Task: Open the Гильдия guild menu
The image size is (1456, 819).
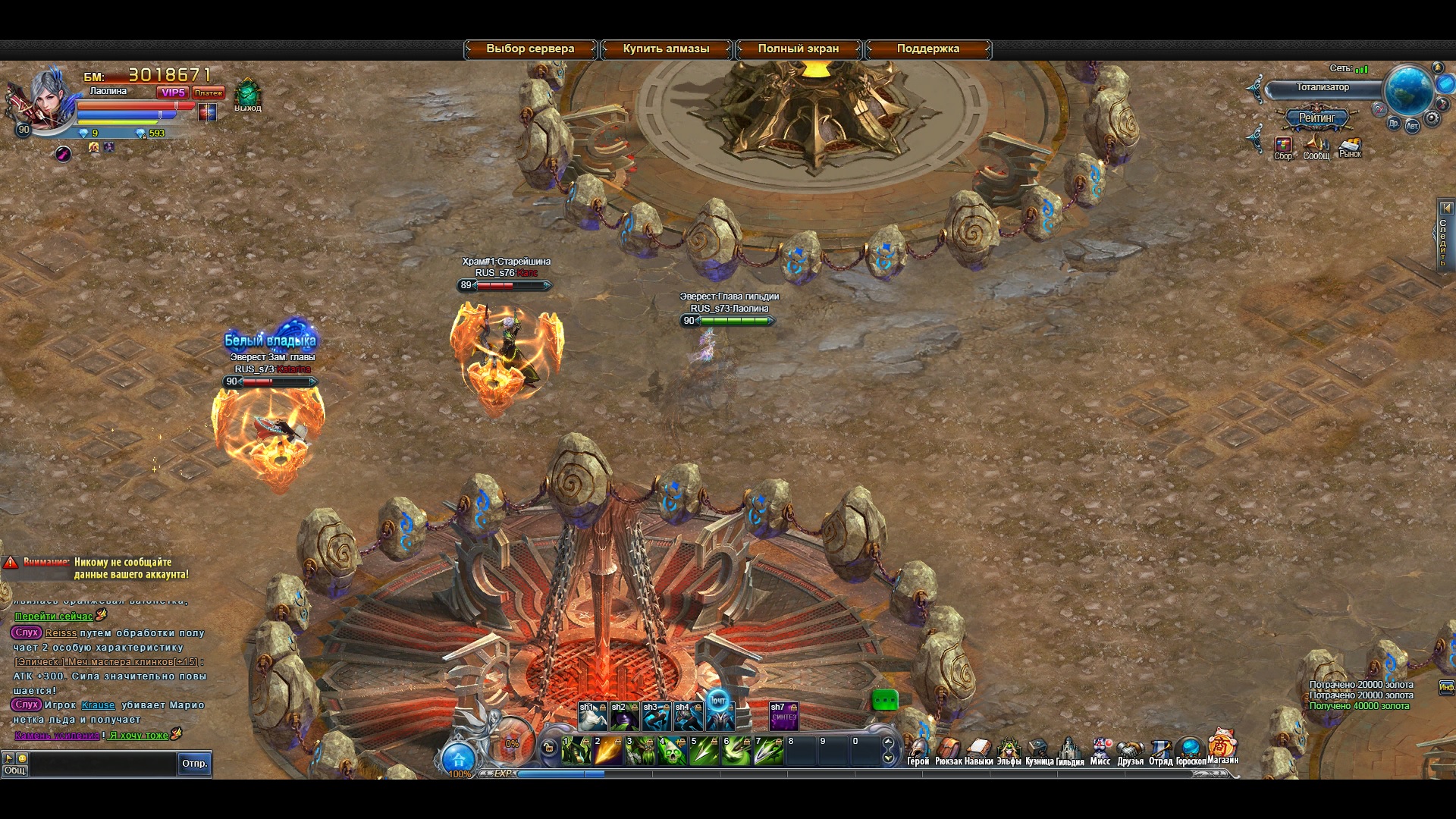Action: (1069, 752)
